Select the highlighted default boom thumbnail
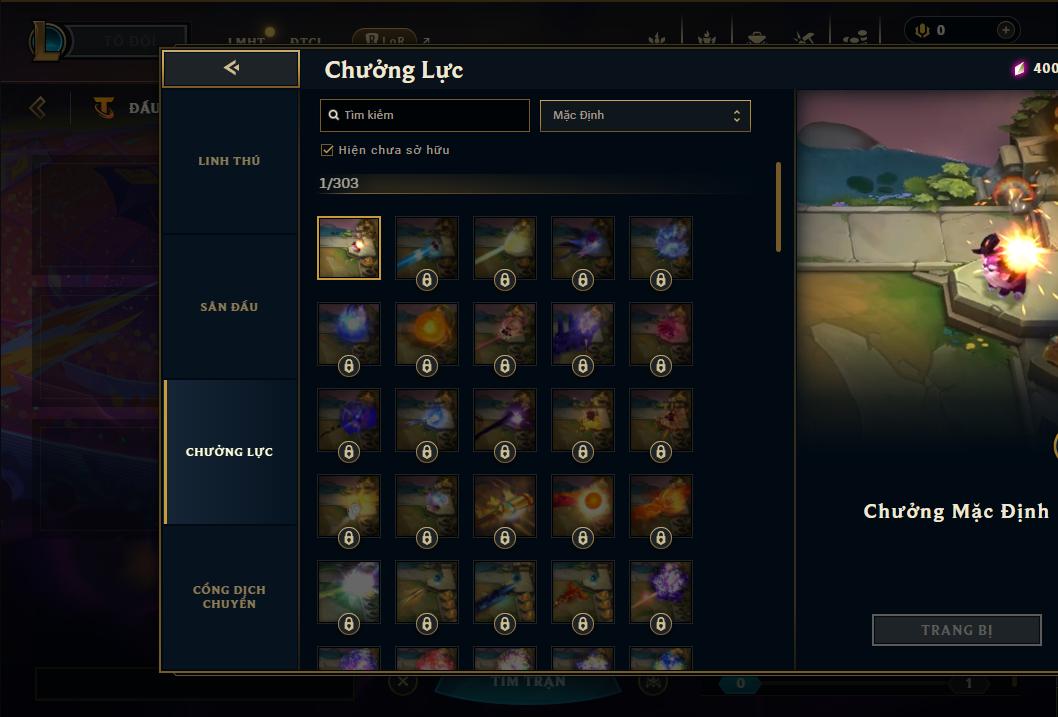Screen dimensions: 1058x717 349,247
